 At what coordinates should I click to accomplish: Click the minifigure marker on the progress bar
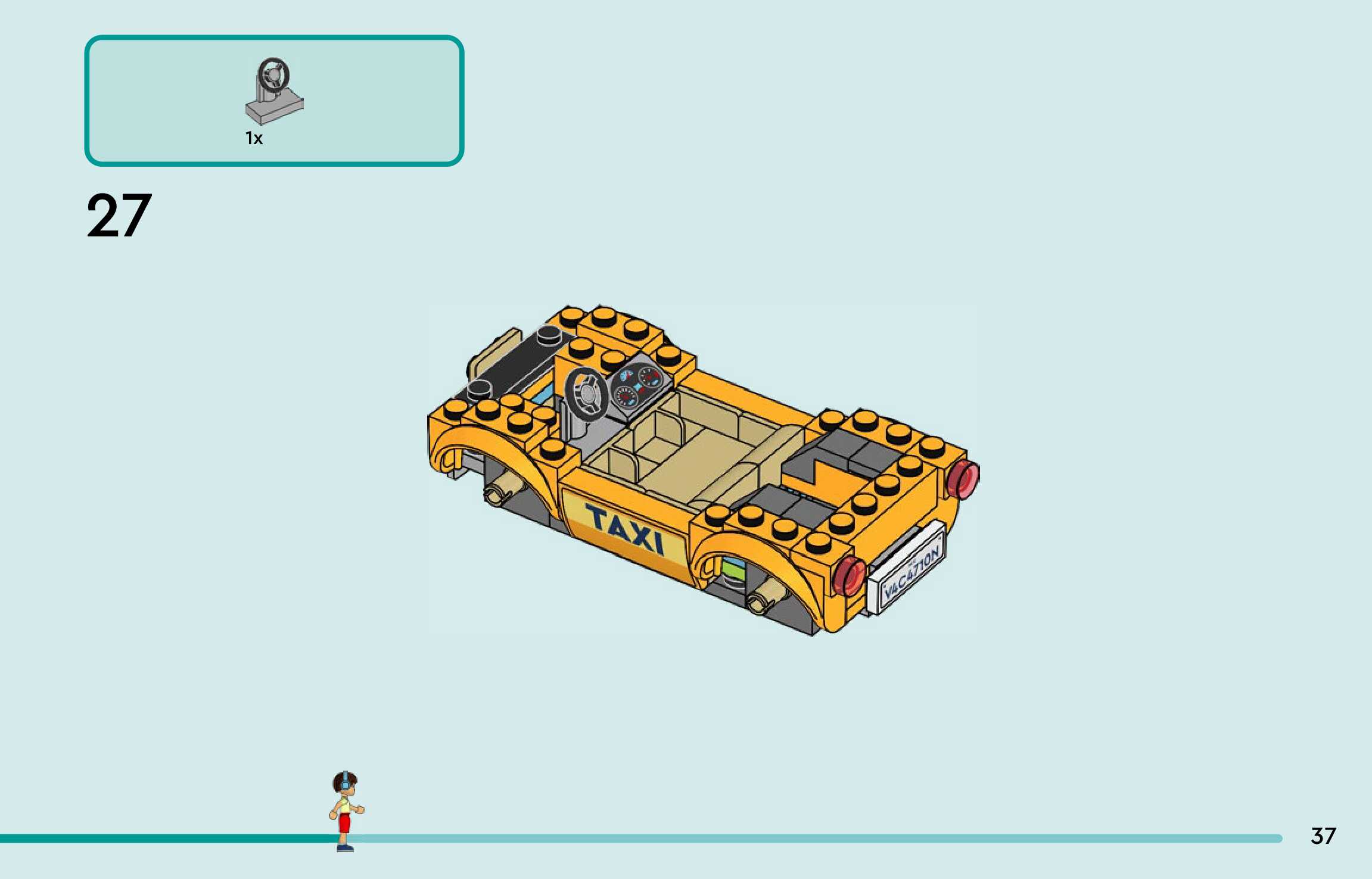coord(346,811)
